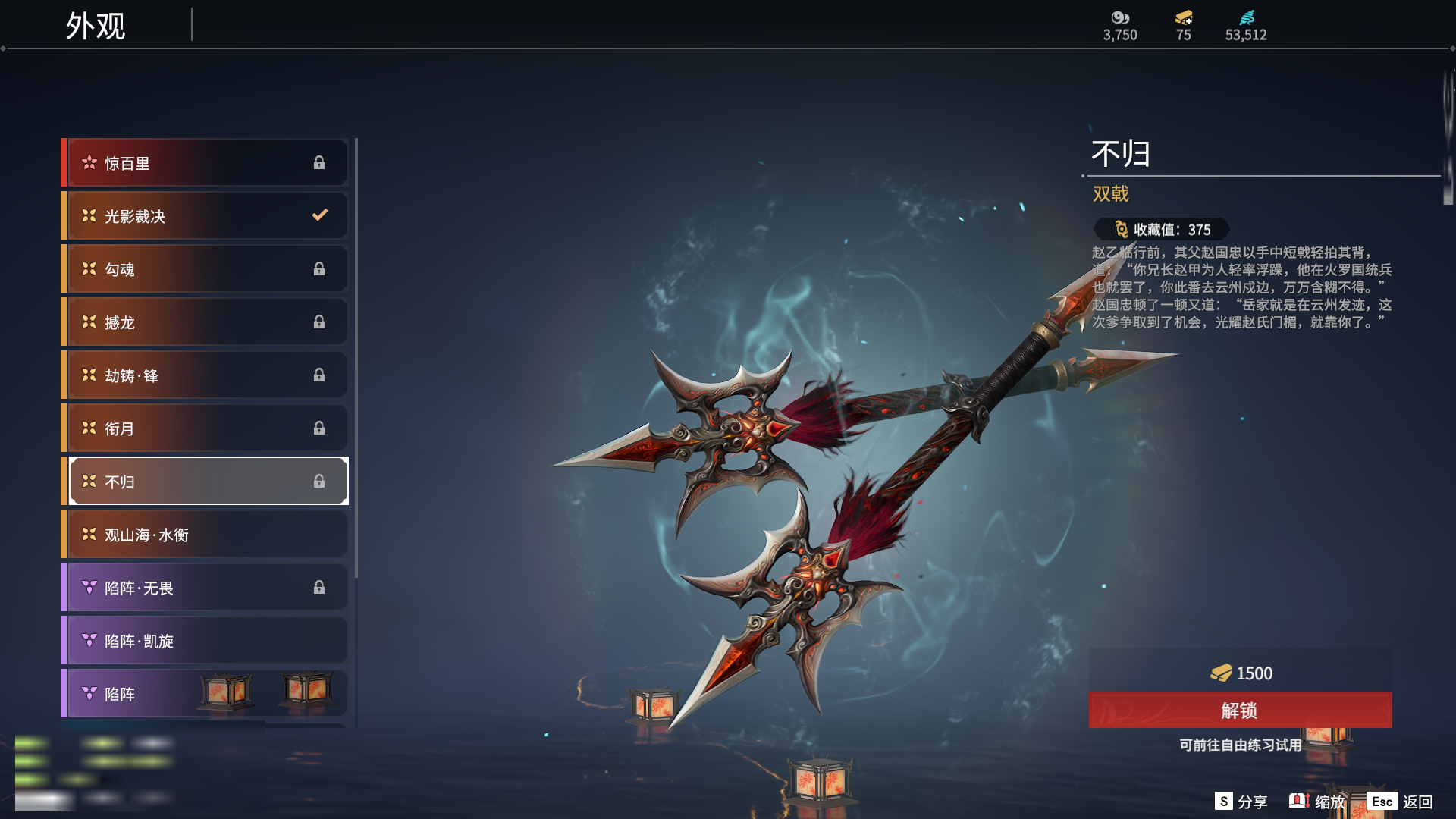This screenshot has height=819, width=1456.
Task: Pick the 撼龙 skin row
Action: tap(206, 322)
